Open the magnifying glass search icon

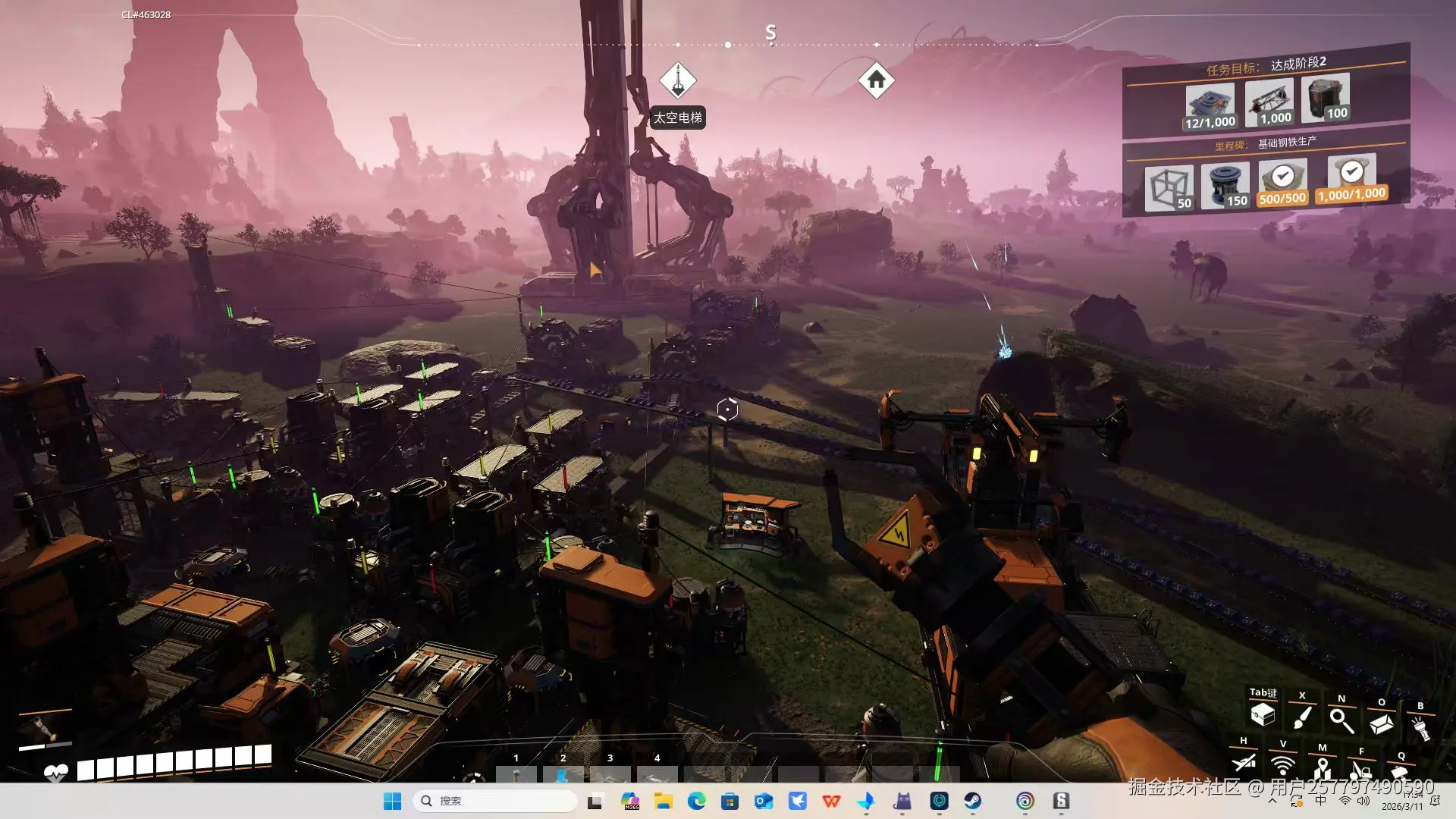(1341, 720)
